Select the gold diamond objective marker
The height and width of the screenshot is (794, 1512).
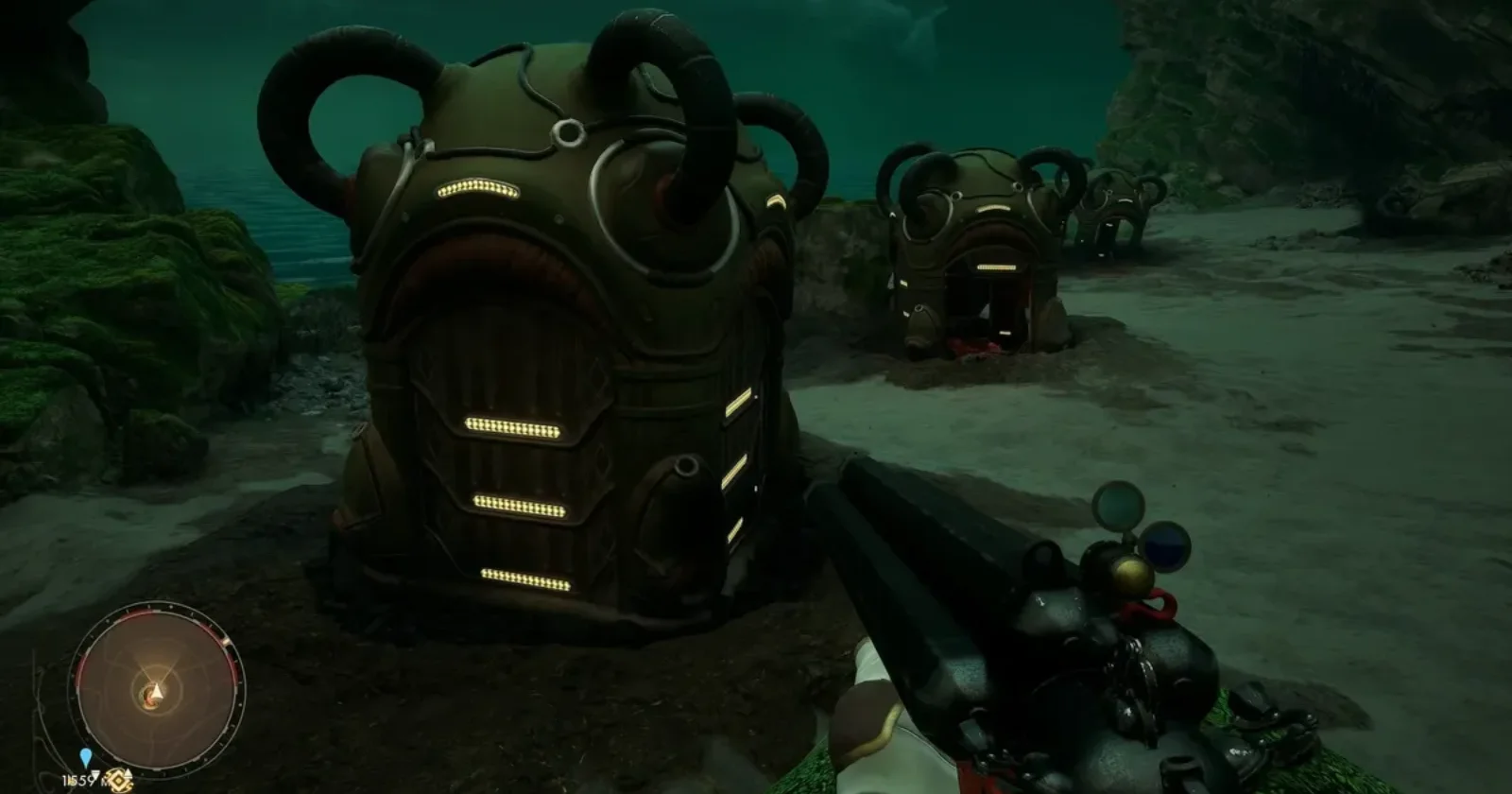117,781
